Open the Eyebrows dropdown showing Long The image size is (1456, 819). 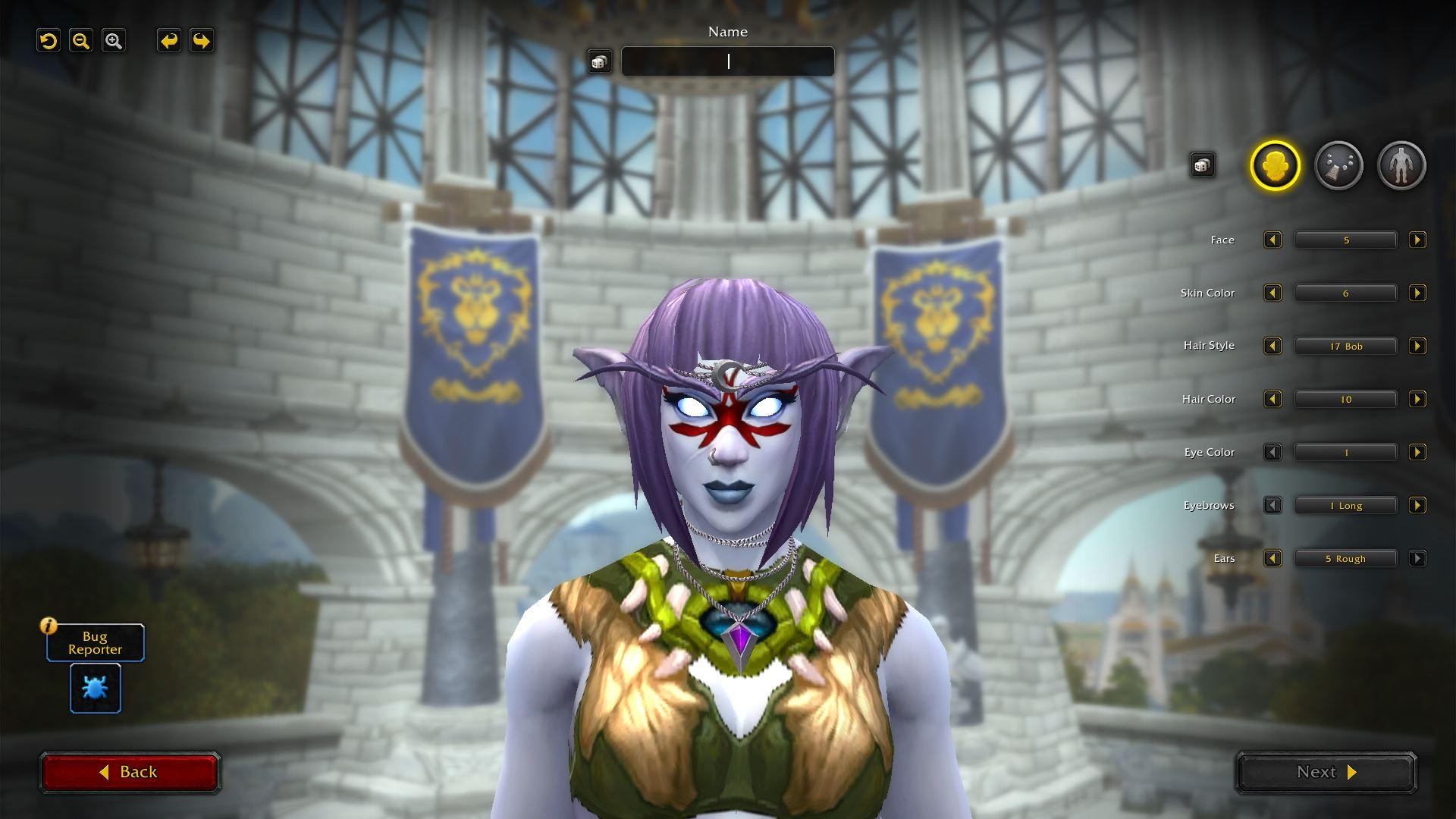click(1345, 506)
